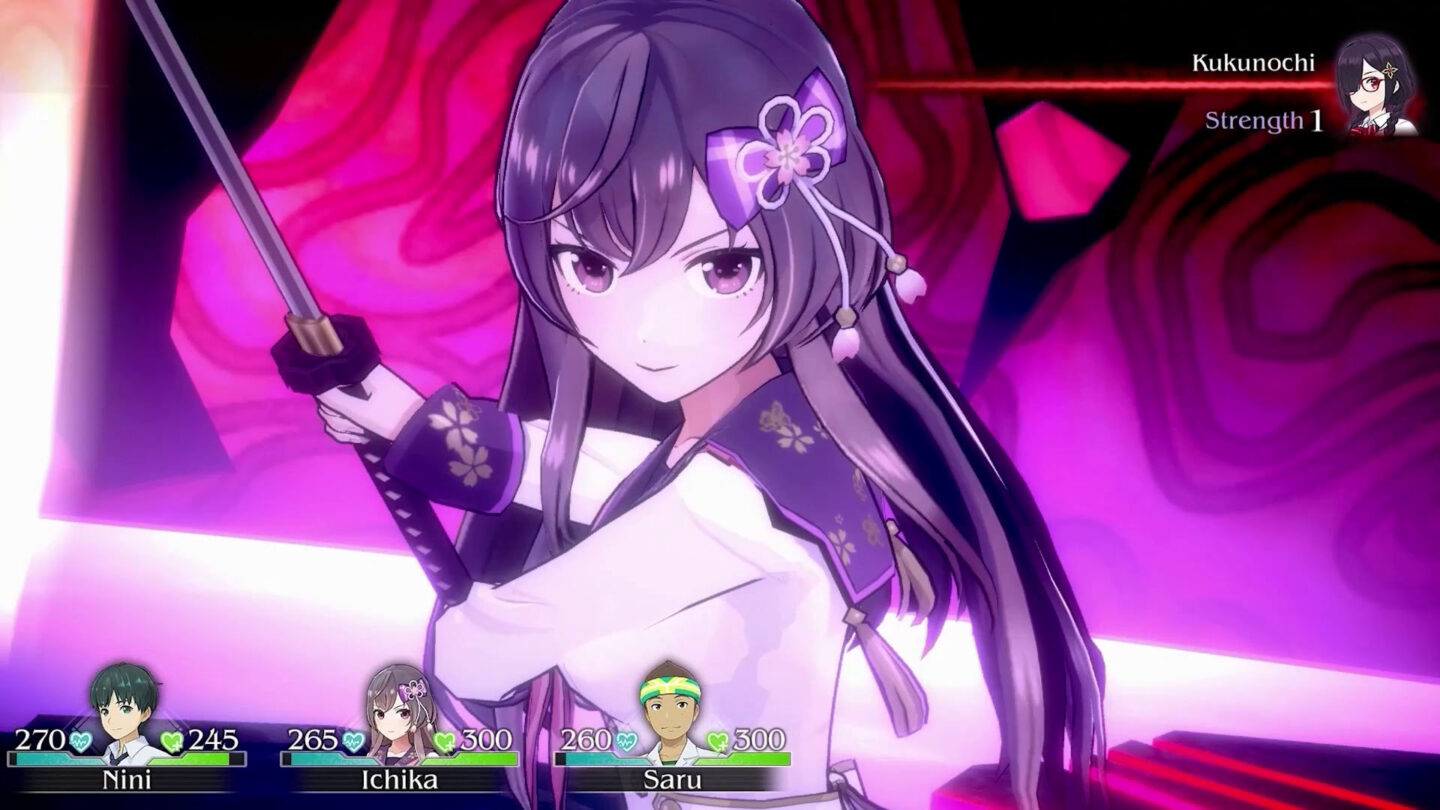1440x810 pixels.
Task: Select the Kukunochi enemy name label
Action: [x=1253, y=63]
